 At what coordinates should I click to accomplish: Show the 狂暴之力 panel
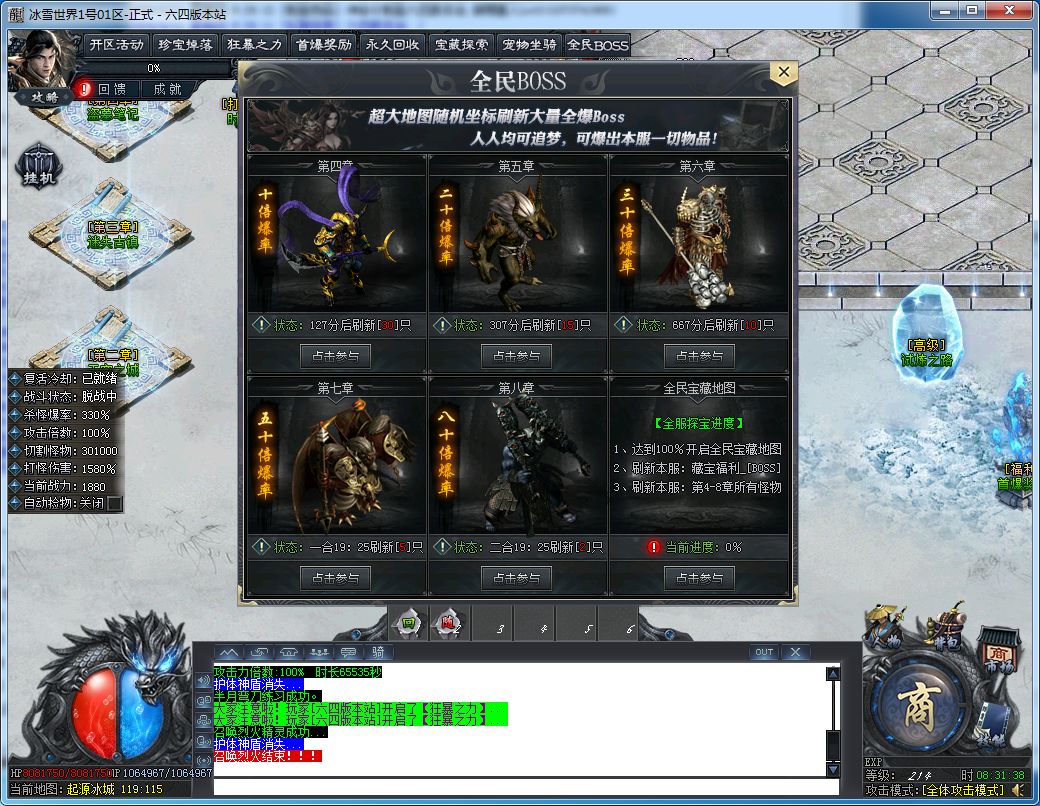255,45
